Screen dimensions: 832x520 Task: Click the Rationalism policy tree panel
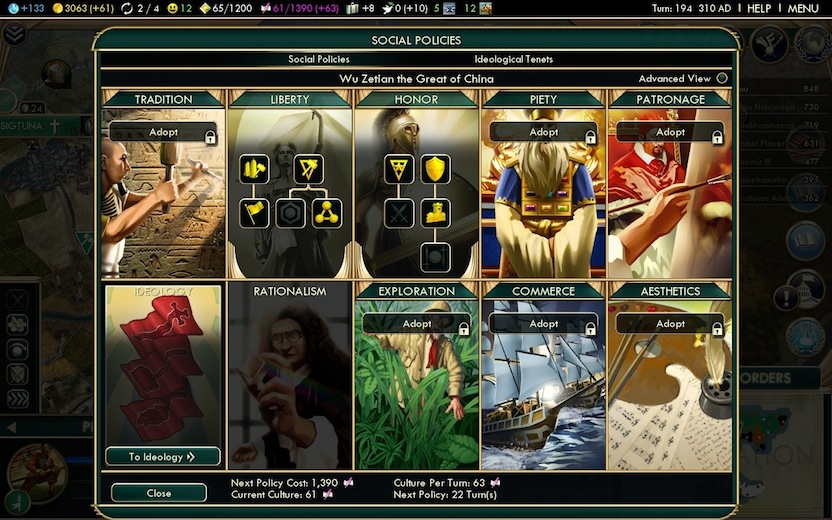tap(289, 375)
